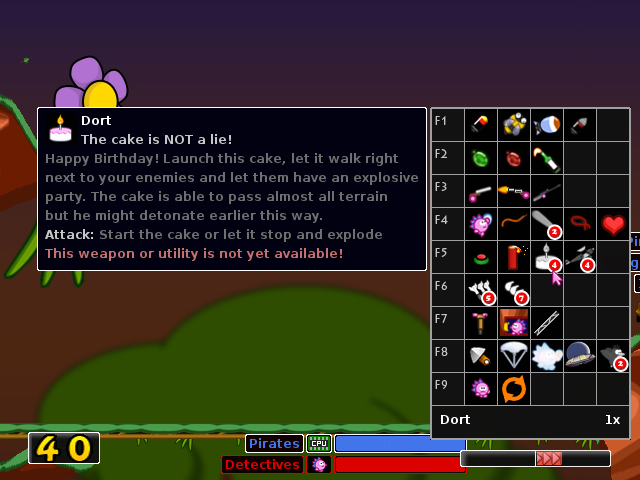Pick the green grenade
Viewport: 640px width, 480px height.
tap(481, 157)
